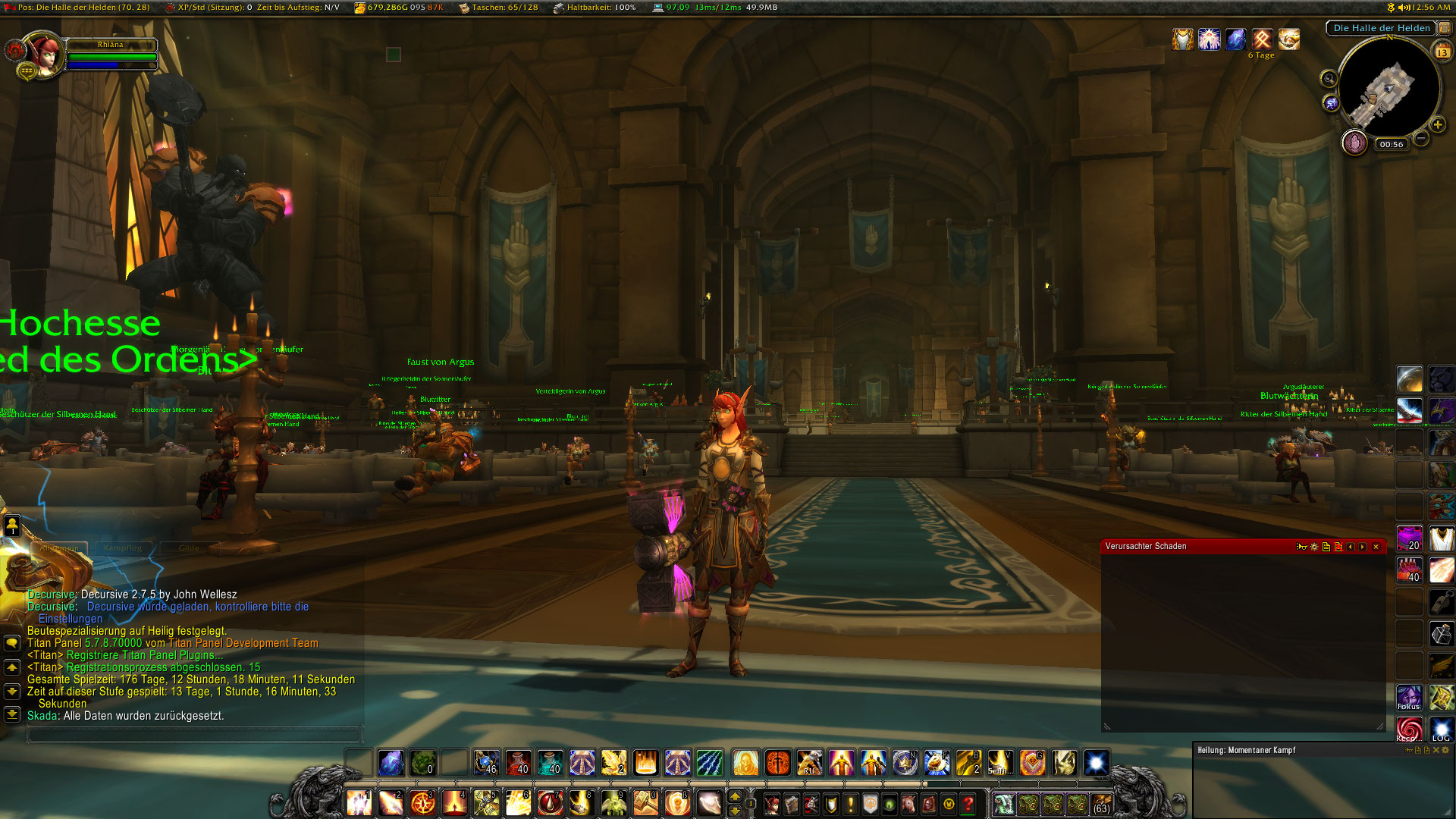Zoom out the minimap with the minus button
The image size is (1456, 819).
(x=1422, y=139)
